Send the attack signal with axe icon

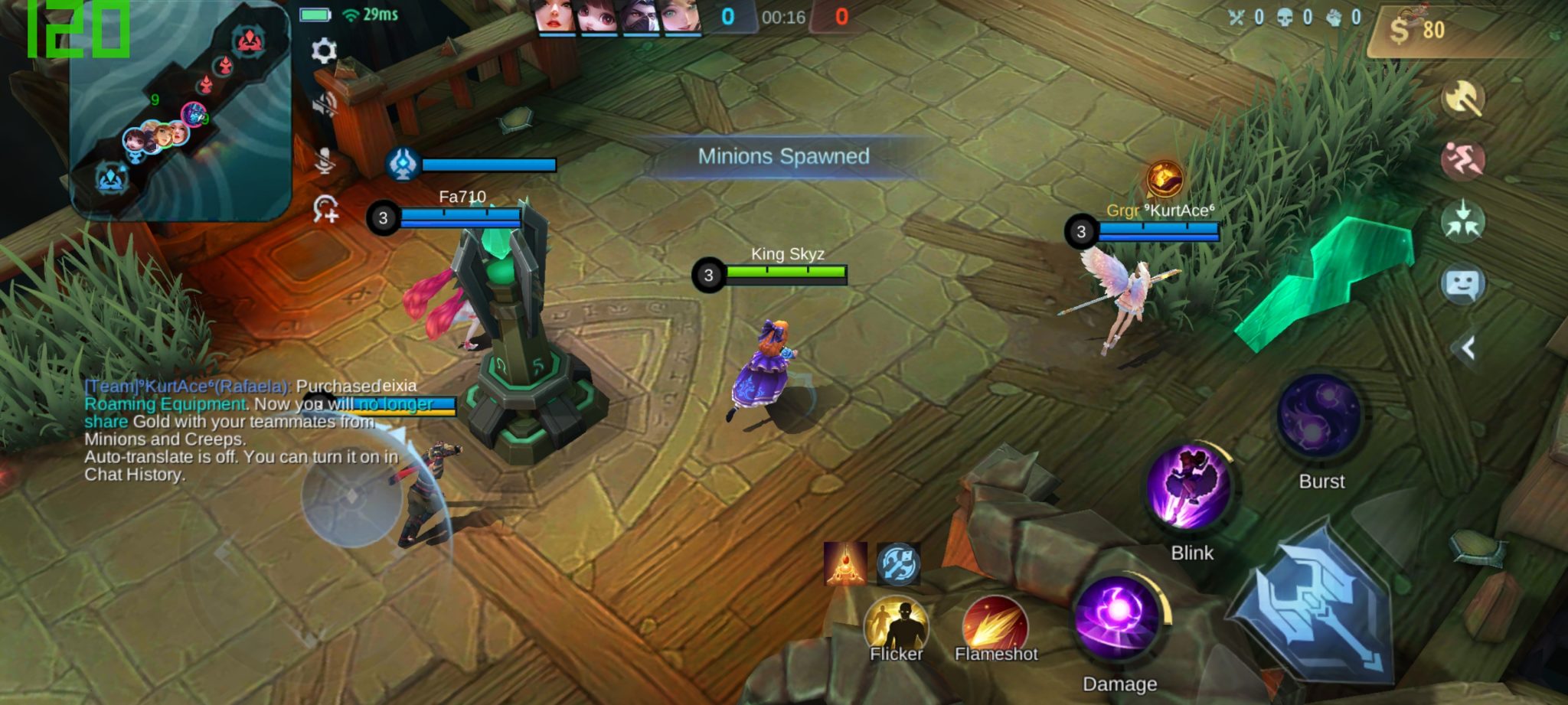[x=1463, y=99]
